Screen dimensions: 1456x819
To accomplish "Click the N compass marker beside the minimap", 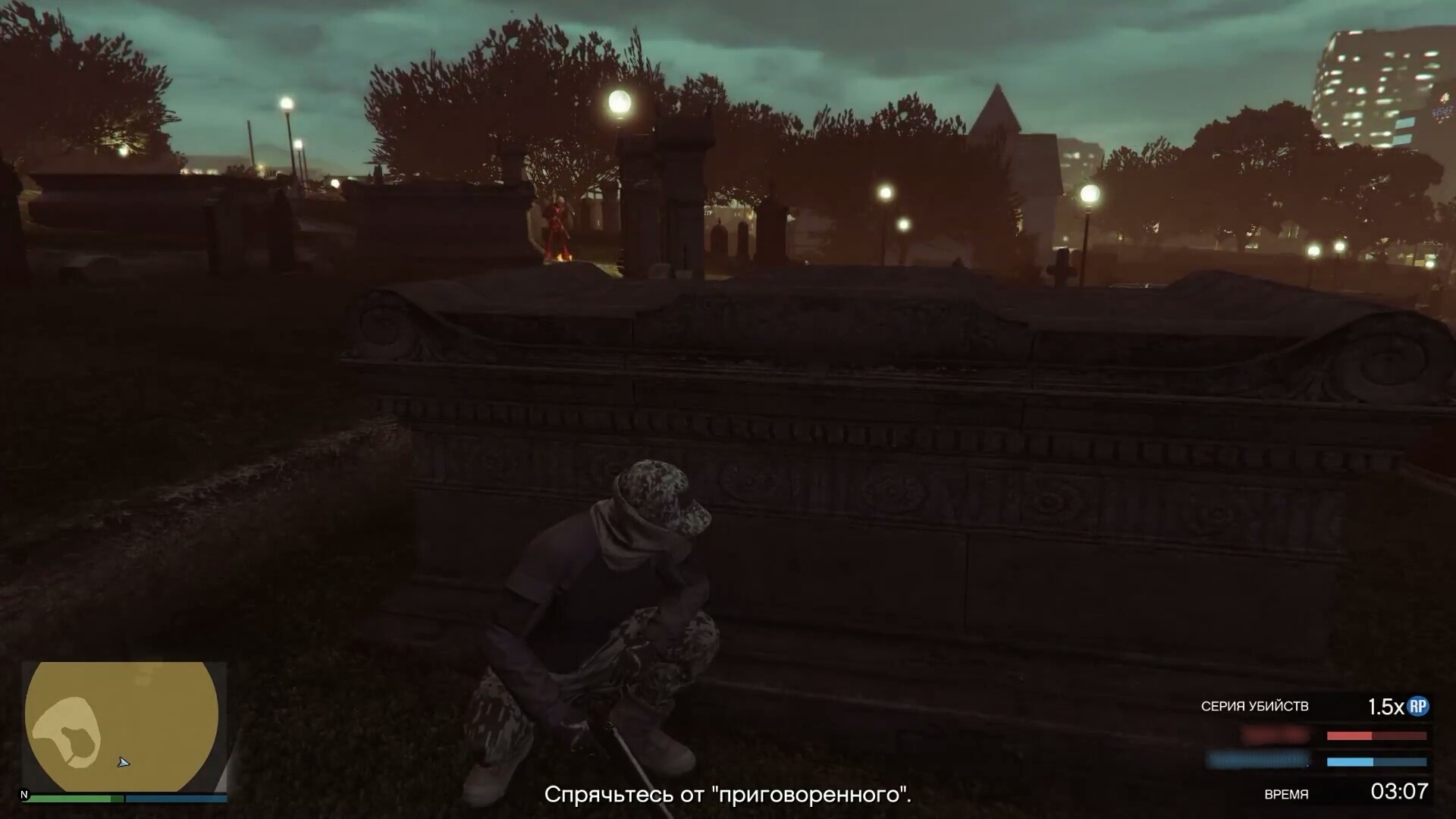I will click(x=25, y=793).
